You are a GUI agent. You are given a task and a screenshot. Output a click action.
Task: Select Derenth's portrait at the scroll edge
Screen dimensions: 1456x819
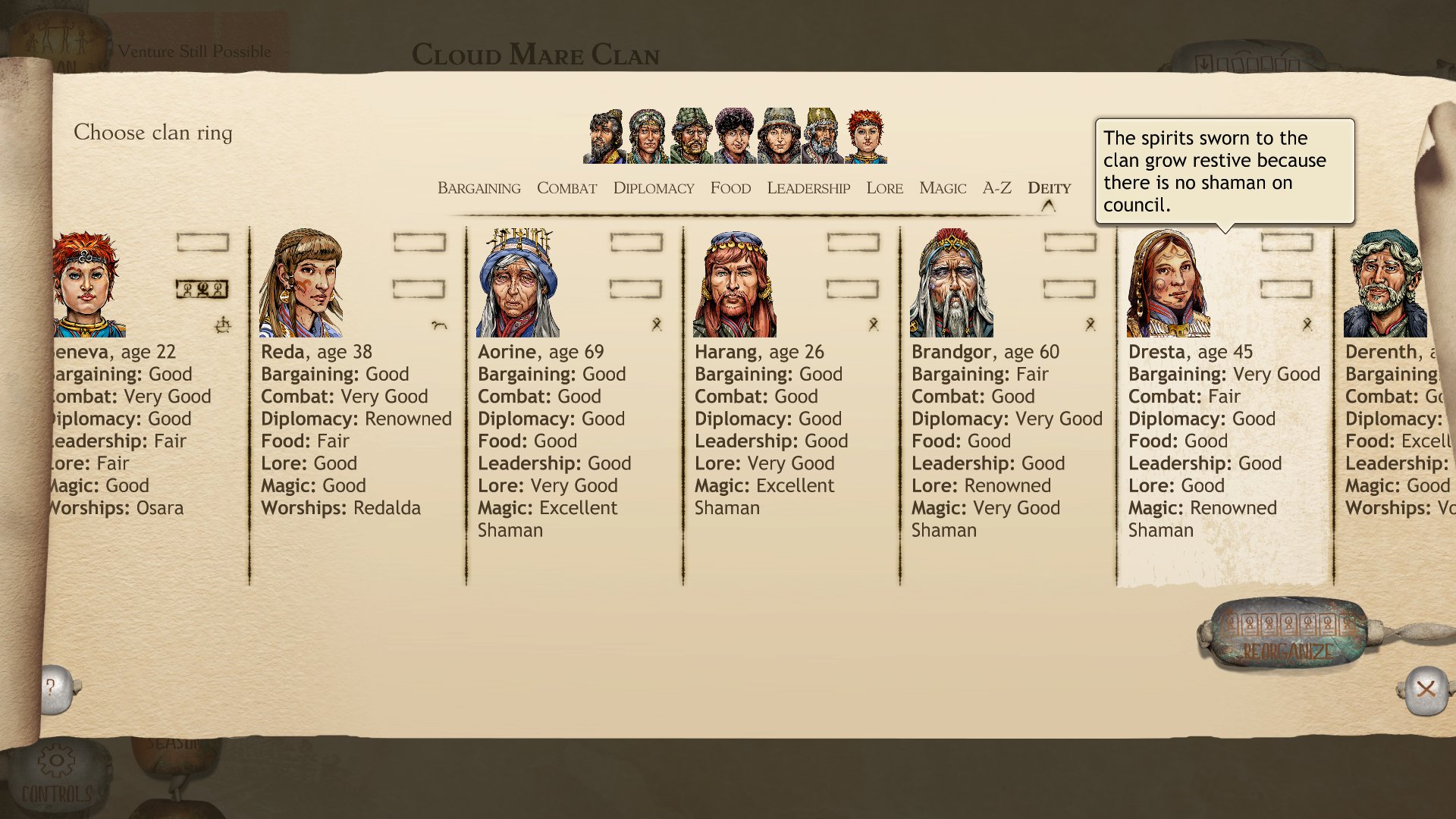(1385, 284)
